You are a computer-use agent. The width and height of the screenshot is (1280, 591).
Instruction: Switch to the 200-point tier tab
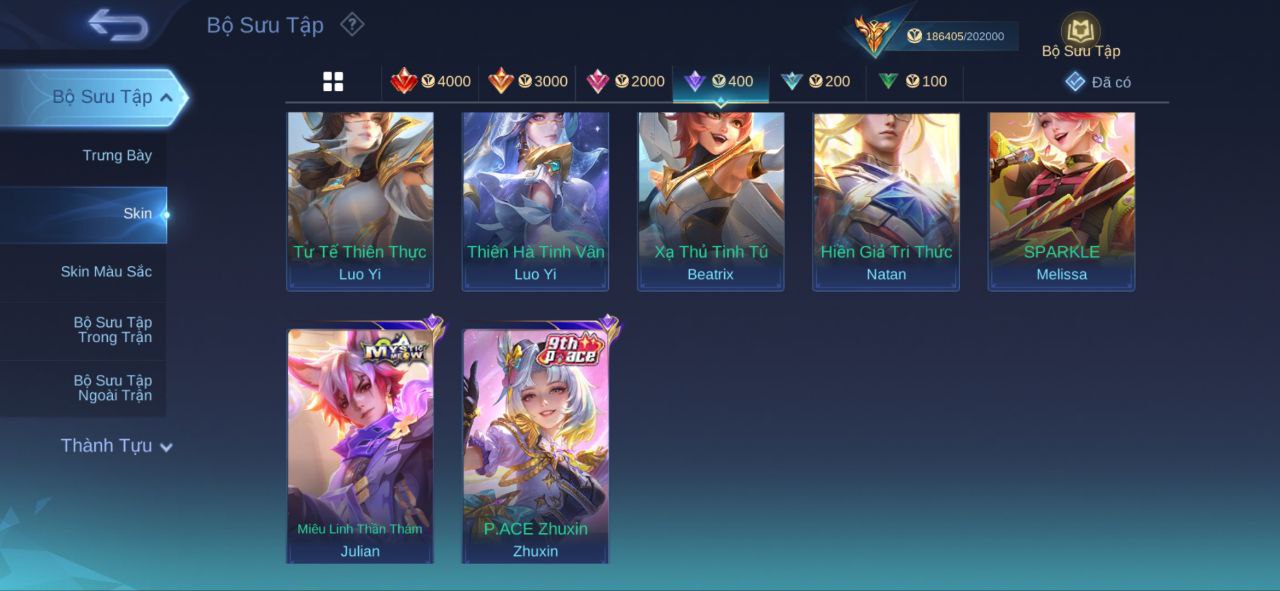coord(816,82)
